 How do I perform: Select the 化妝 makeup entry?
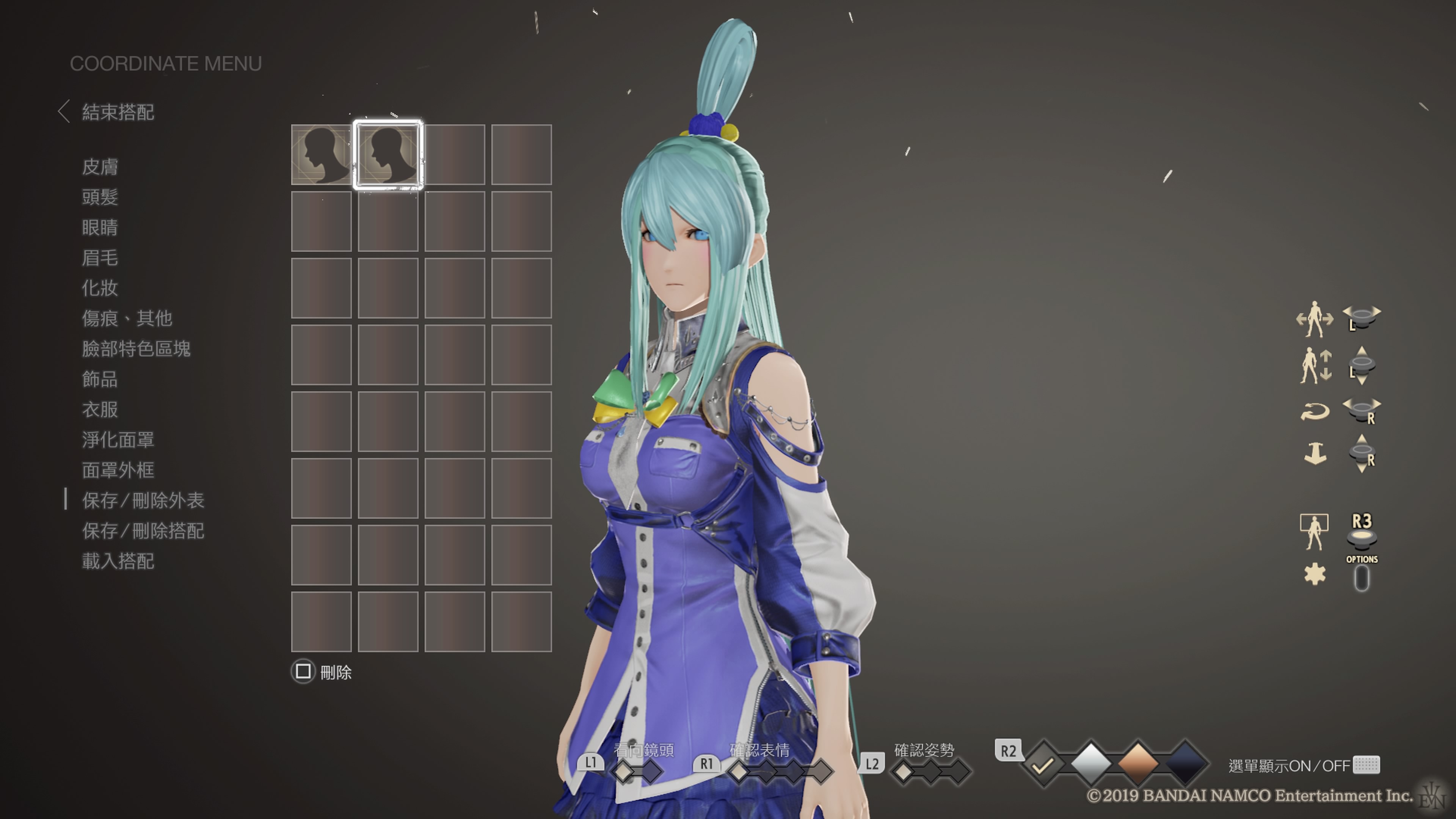click(100, 288)
